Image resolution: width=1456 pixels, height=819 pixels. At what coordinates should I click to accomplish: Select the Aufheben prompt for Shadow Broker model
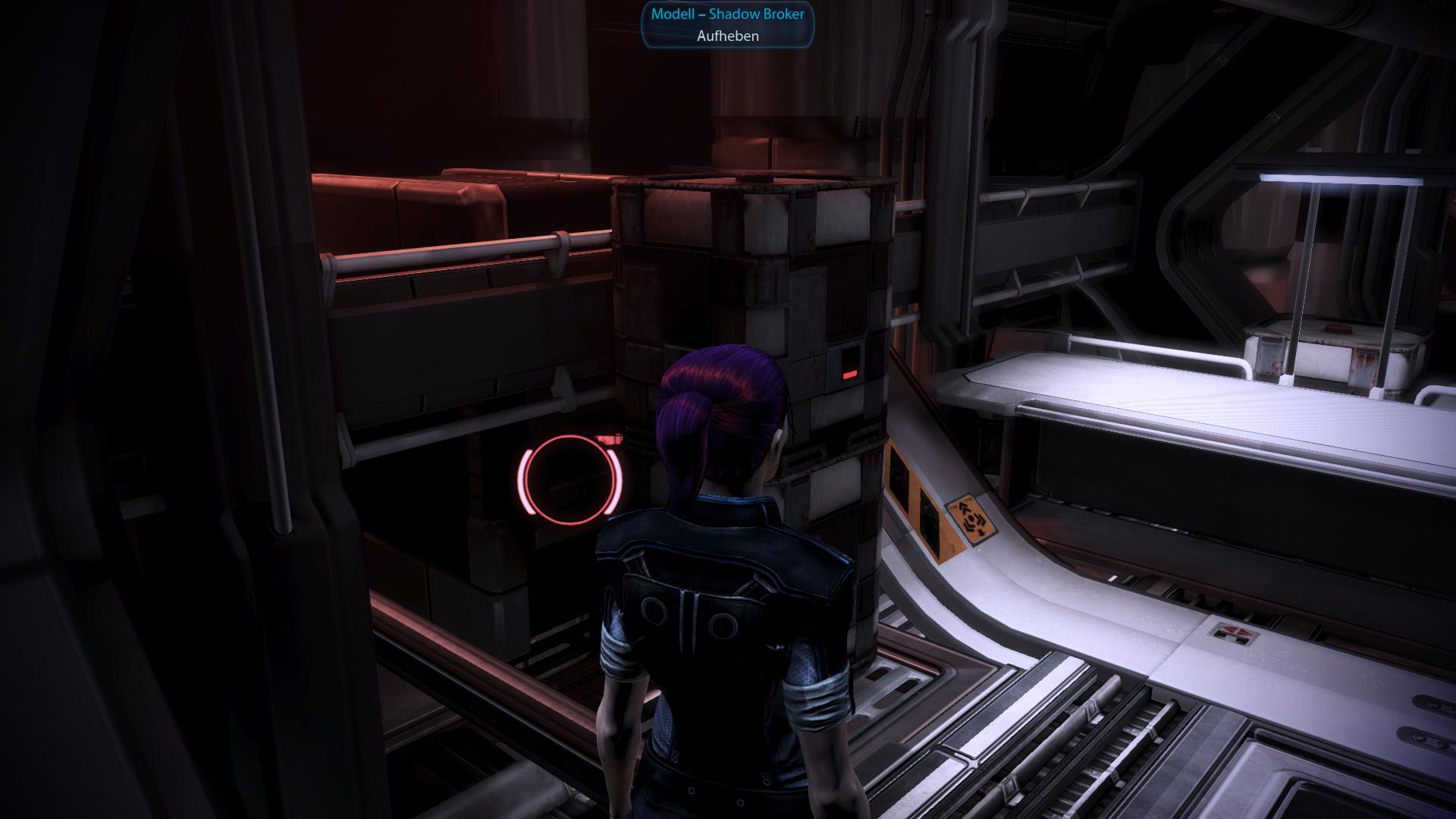click(727, 36)
